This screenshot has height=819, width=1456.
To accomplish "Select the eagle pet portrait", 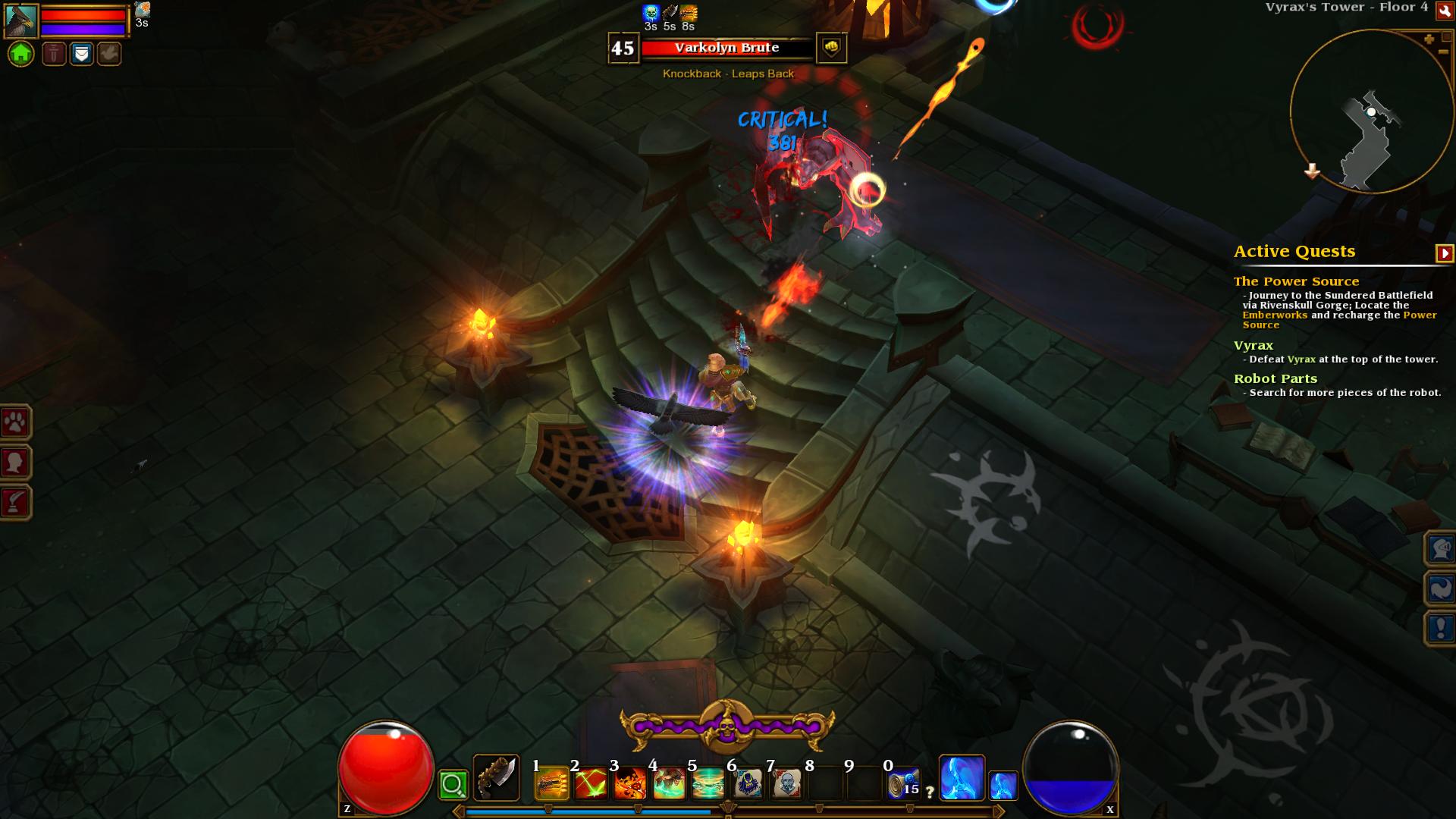I will [x=21, y=21].
